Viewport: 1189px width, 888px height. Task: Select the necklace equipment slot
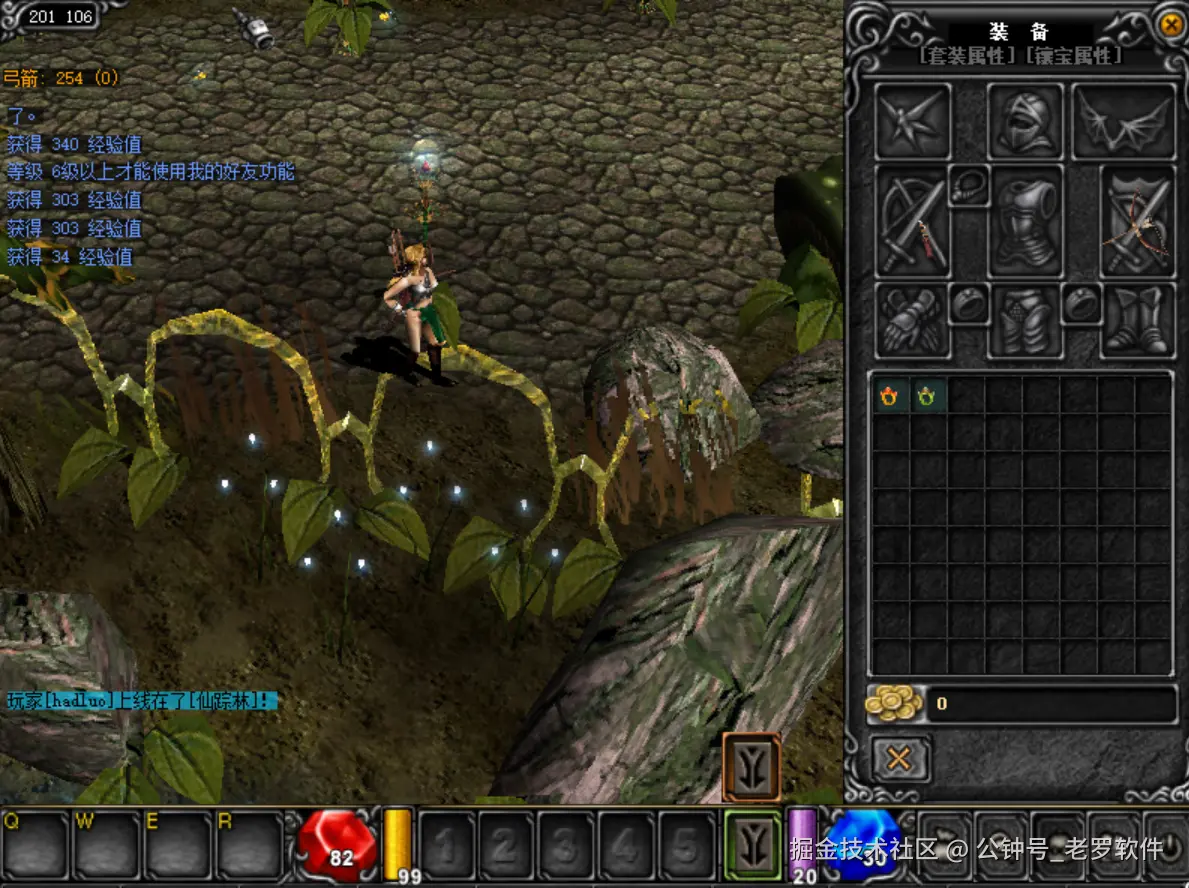click(968, 187)
